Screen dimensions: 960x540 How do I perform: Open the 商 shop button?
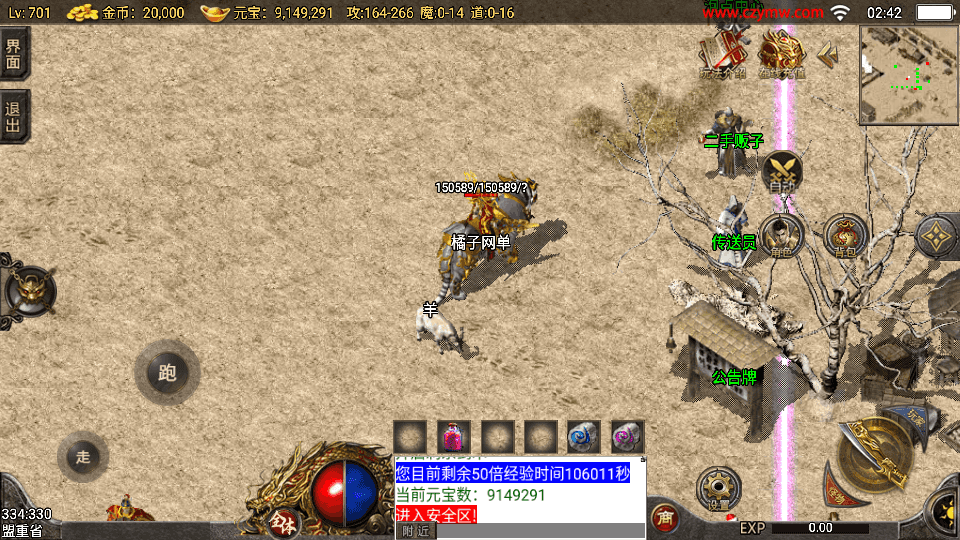point(662,517)
